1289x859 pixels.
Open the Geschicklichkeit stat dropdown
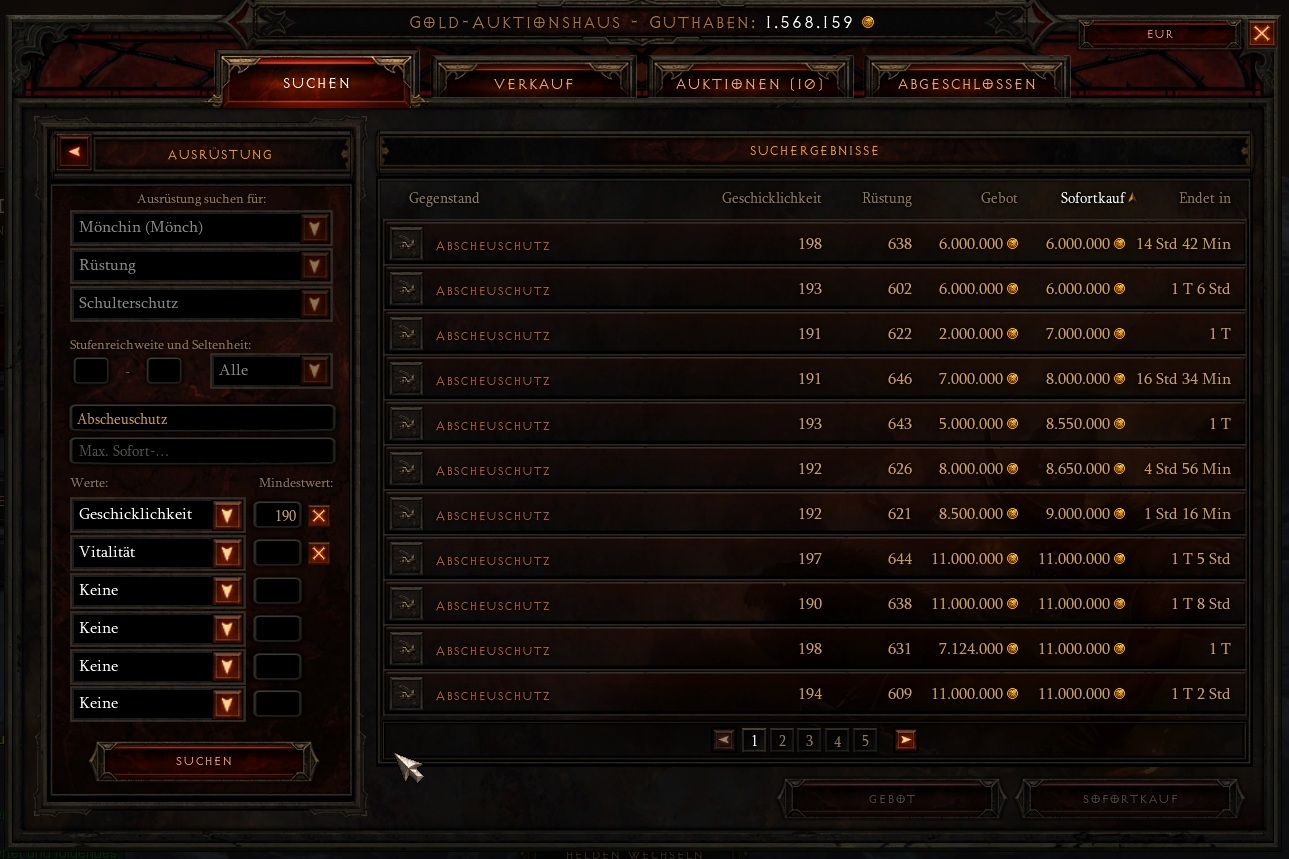(x=227, y=515)
